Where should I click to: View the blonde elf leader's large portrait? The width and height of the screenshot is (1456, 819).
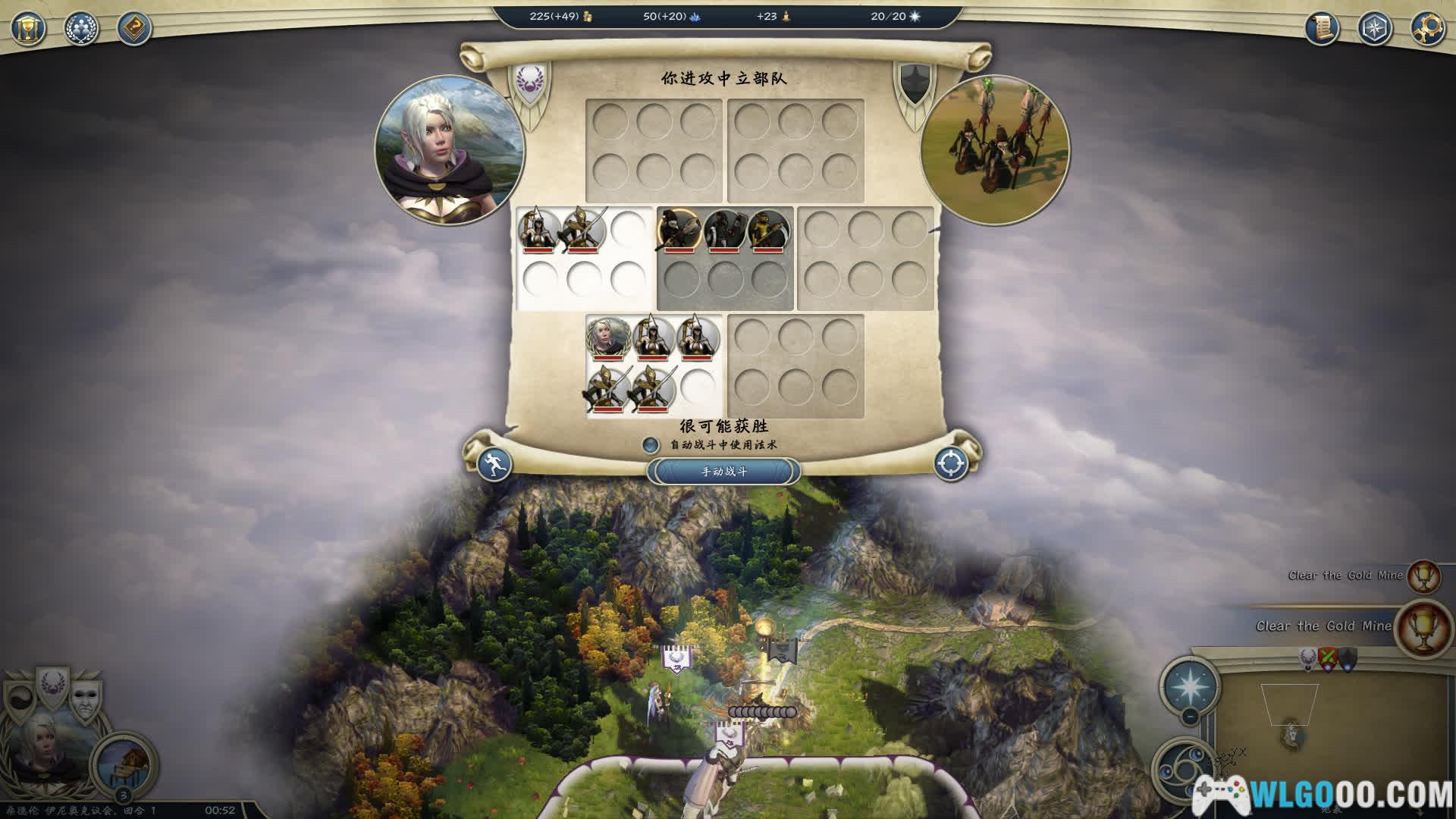click(450, 149)
